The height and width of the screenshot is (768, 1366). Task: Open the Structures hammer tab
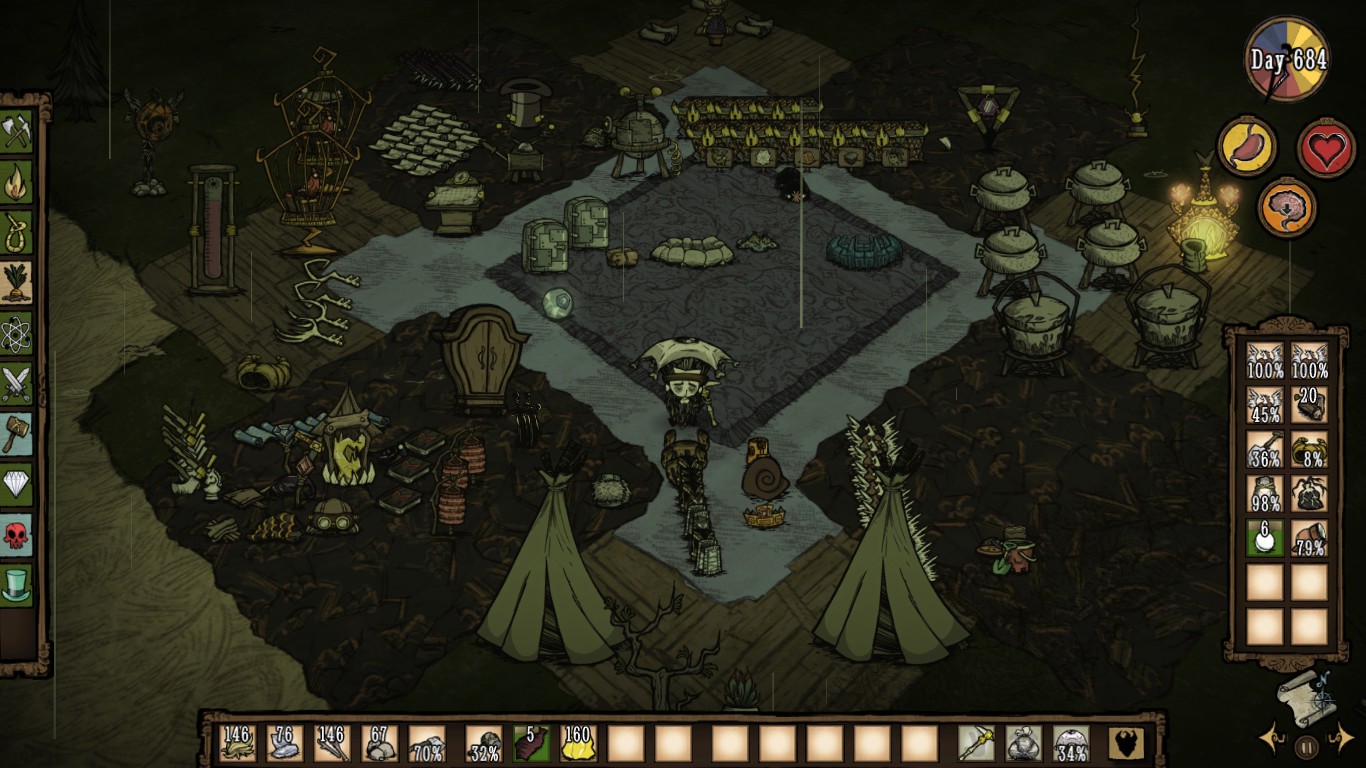[17, 434]
